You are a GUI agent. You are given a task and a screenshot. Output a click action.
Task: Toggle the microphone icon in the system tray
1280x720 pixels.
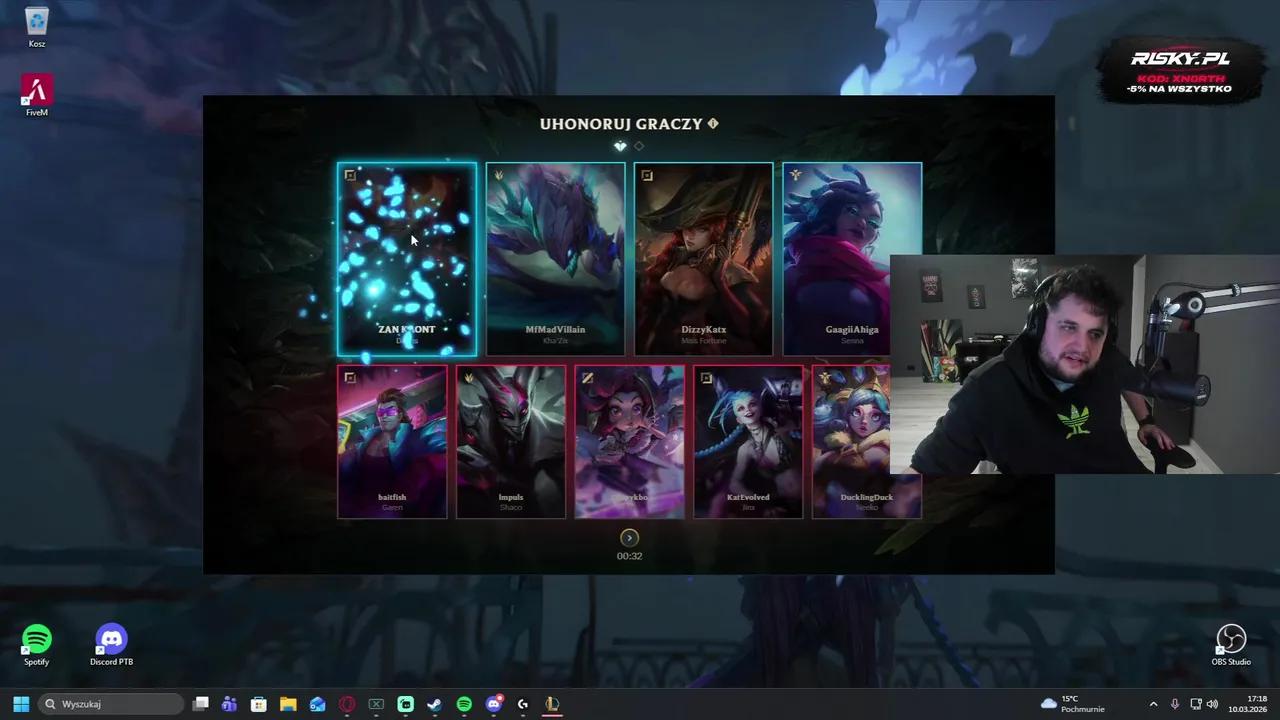tap(1174, 704)
